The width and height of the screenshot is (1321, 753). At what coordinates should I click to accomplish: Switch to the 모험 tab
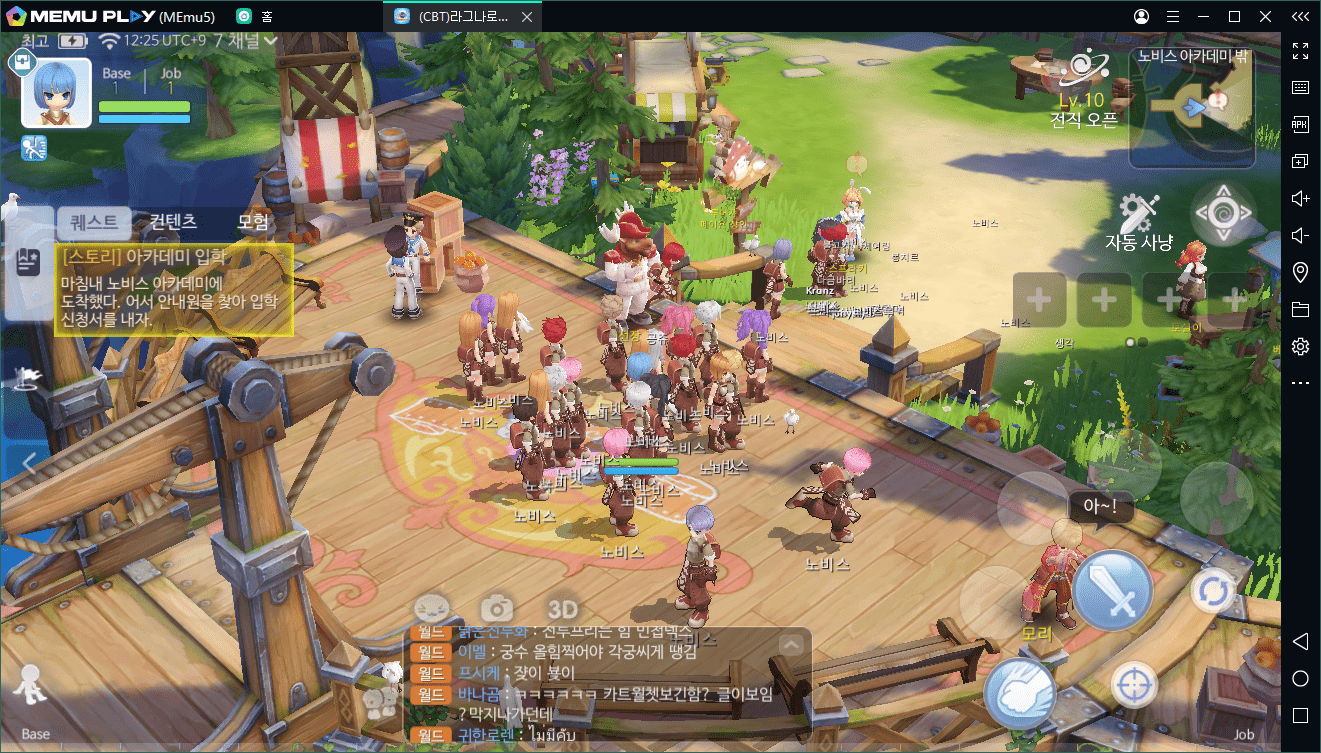click(253, 222)
